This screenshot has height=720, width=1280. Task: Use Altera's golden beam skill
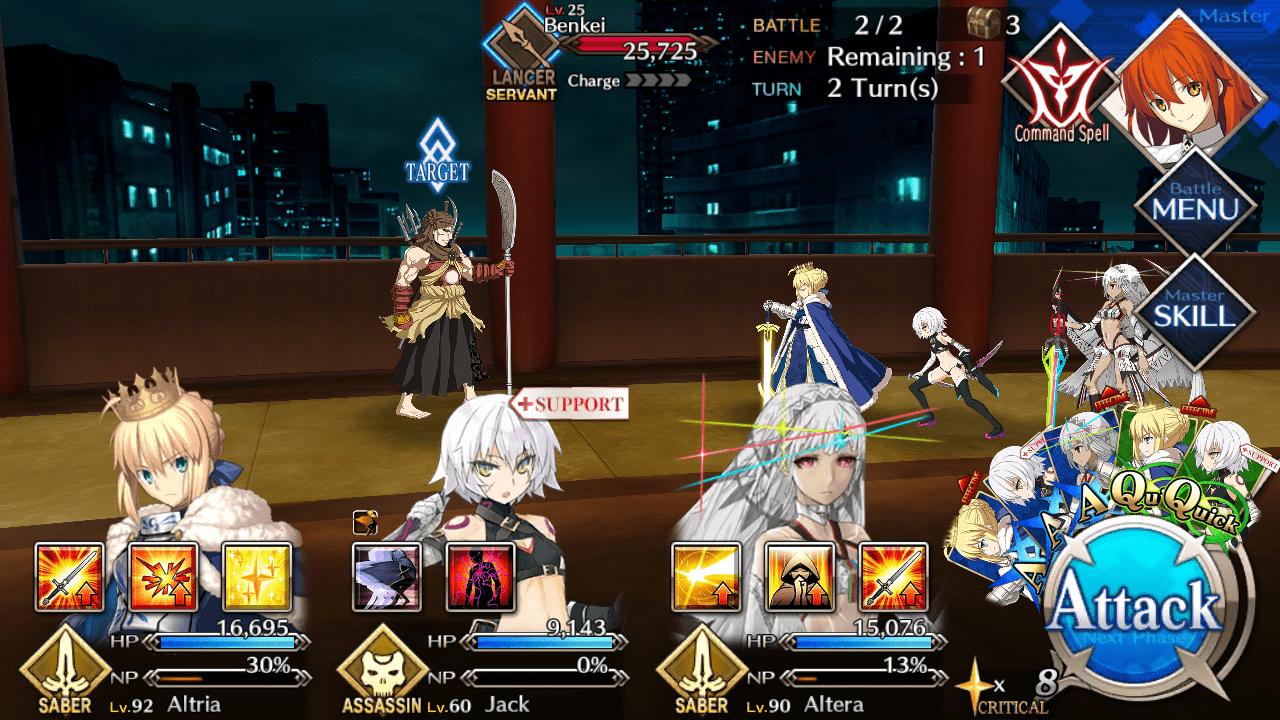point(706,577)
